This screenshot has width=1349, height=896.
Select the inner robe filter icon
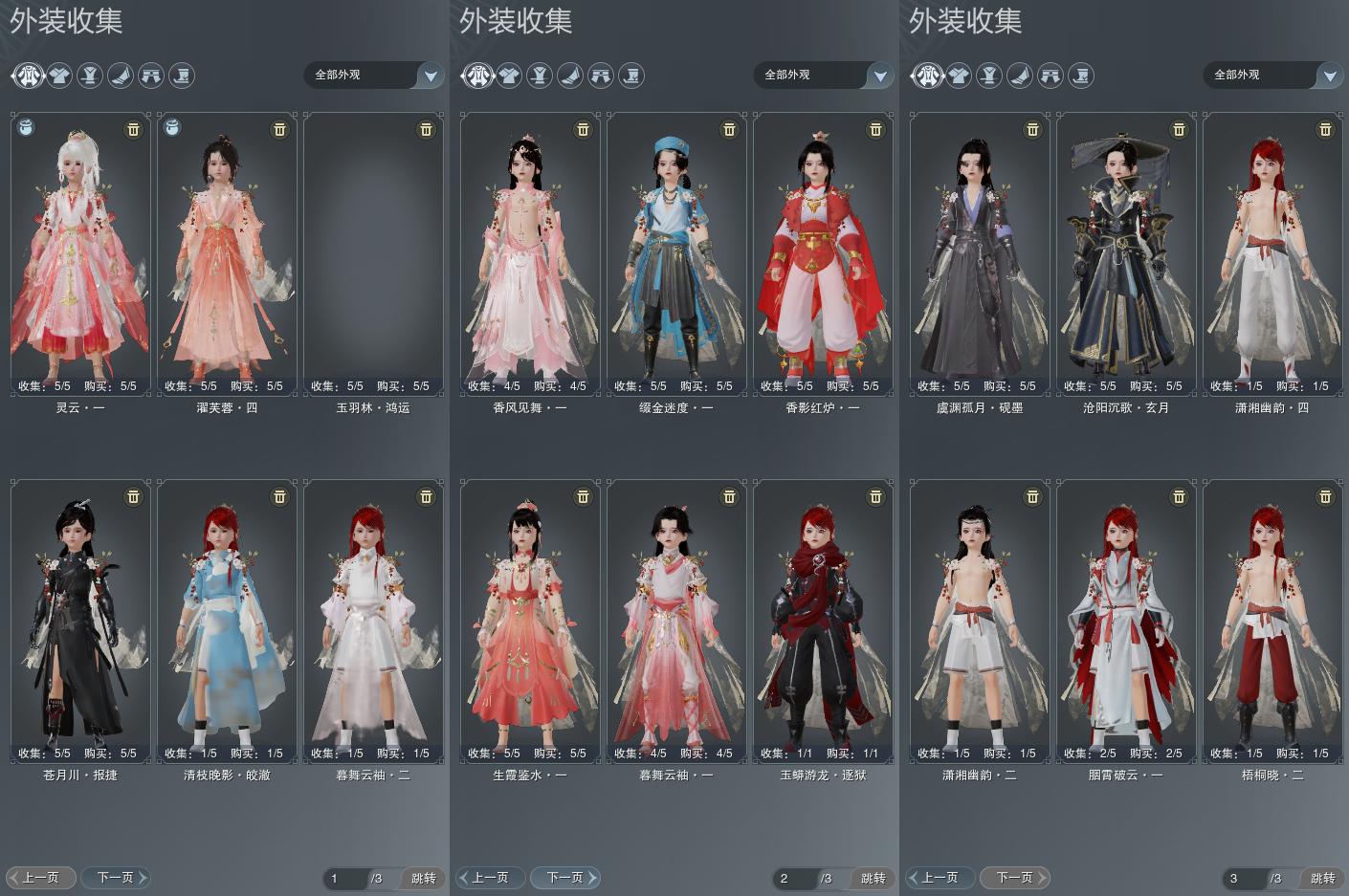point(89,76)
